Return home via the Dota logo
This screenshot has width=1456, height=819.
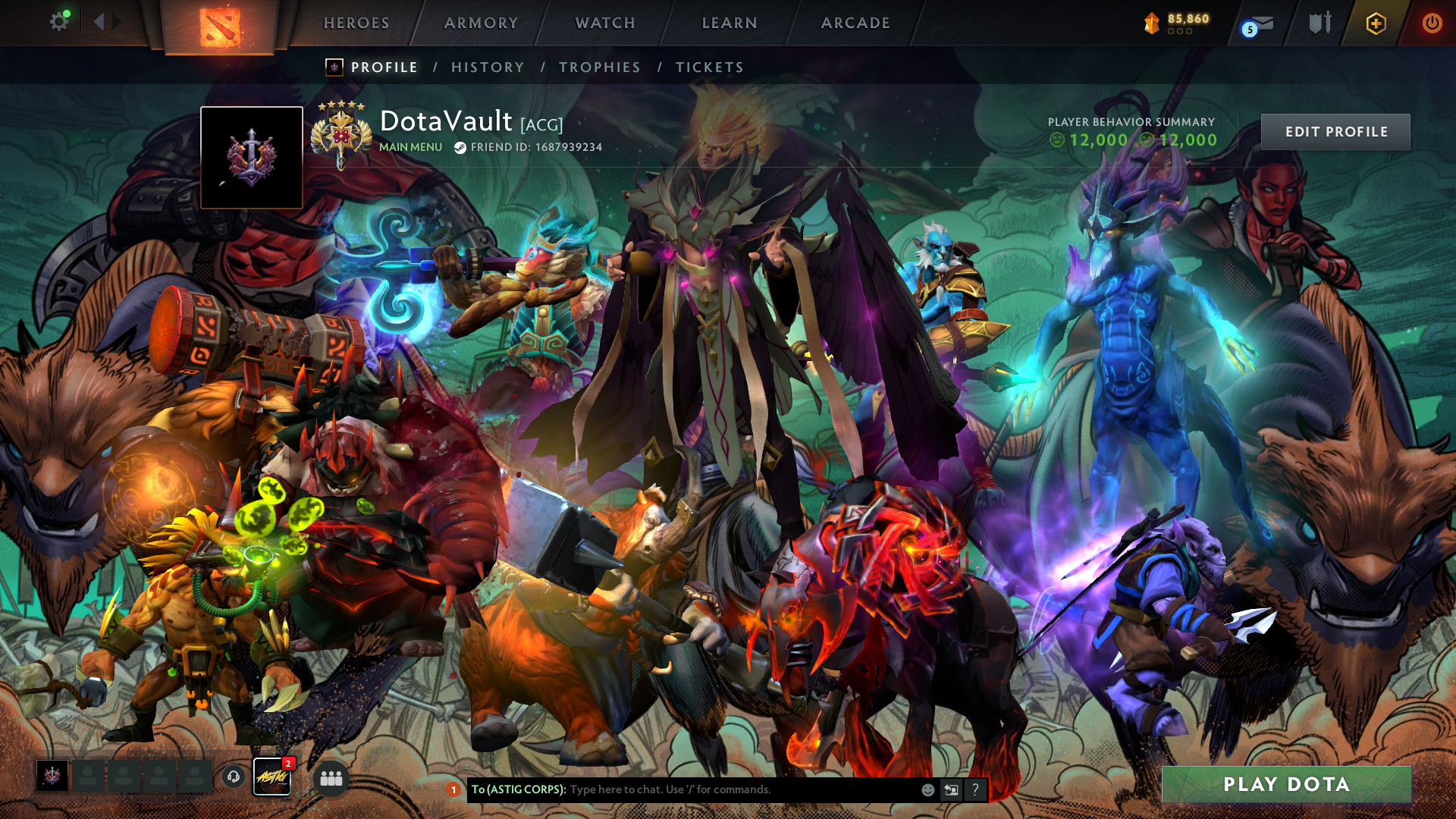pyautogui.click(x=220, y=27)
